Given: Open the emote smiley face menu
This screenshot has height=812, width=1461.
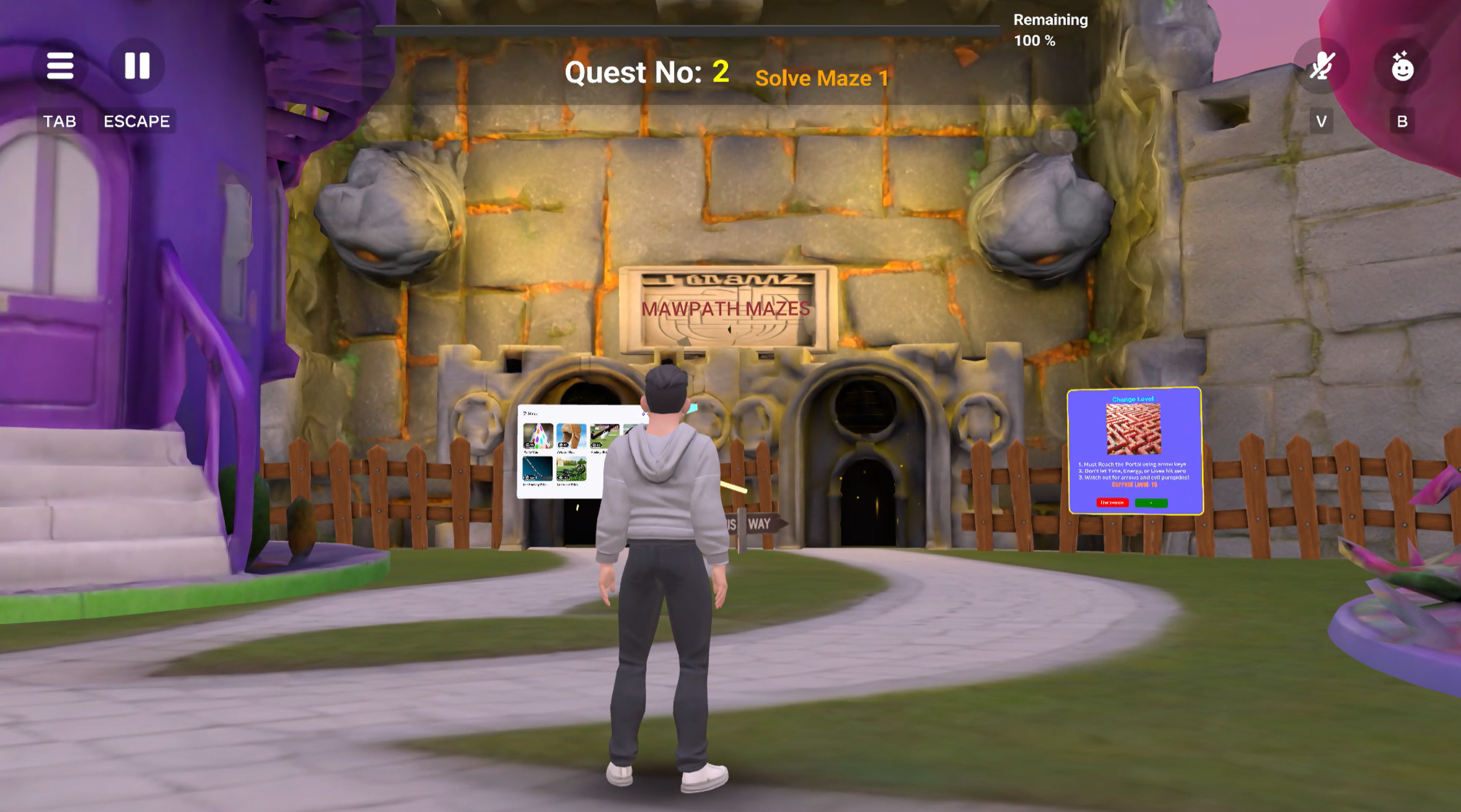Looking at the screenshot, I should (1402, 67).
